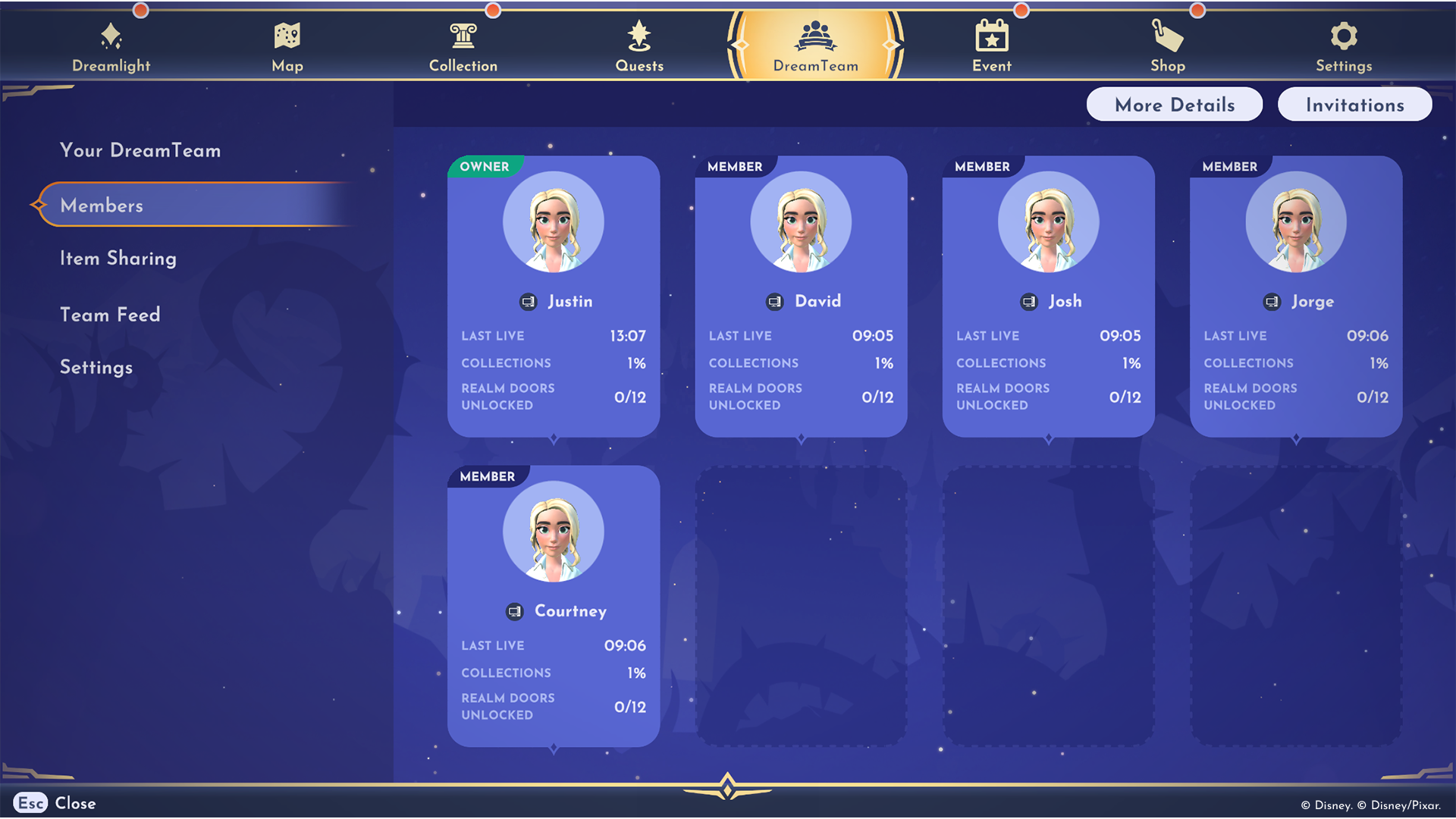Open the Event tab
Screen dimensions: 1456x819
992,45
